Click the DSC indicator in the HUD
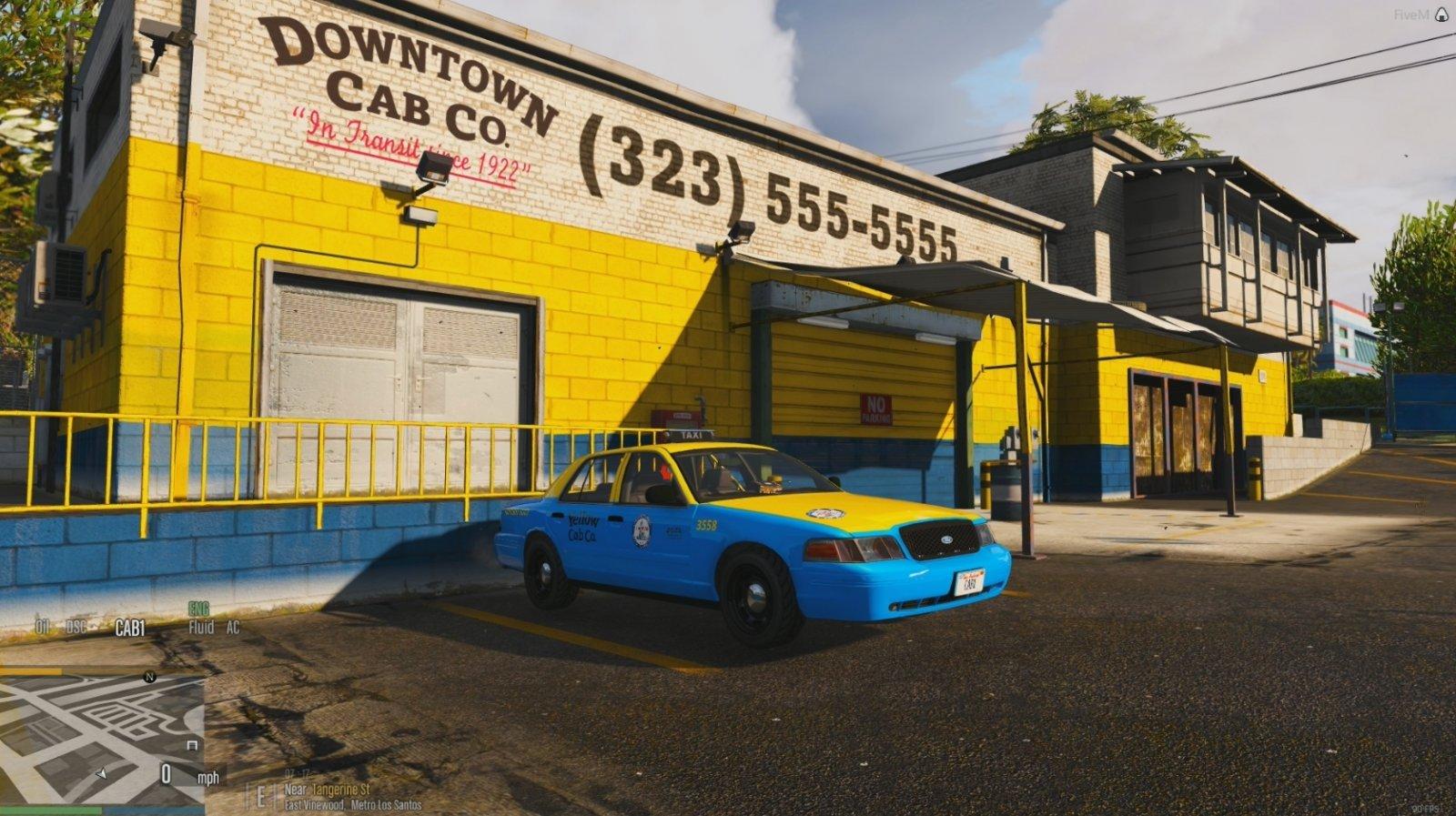The width and height of the screenshot is (1456, 816). 76,627
